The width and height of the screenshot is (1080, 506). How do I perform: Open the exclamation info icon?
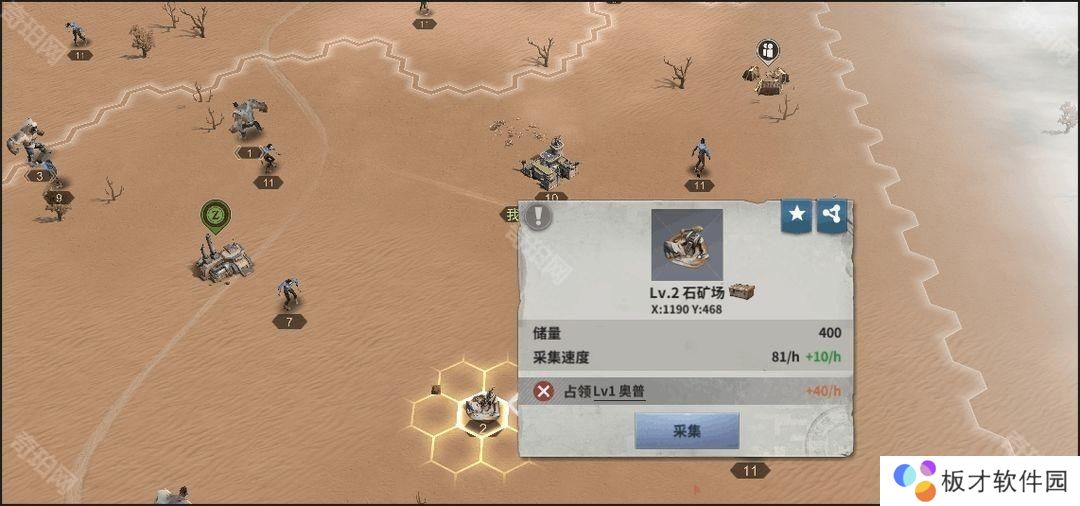[x=539, y=216]
